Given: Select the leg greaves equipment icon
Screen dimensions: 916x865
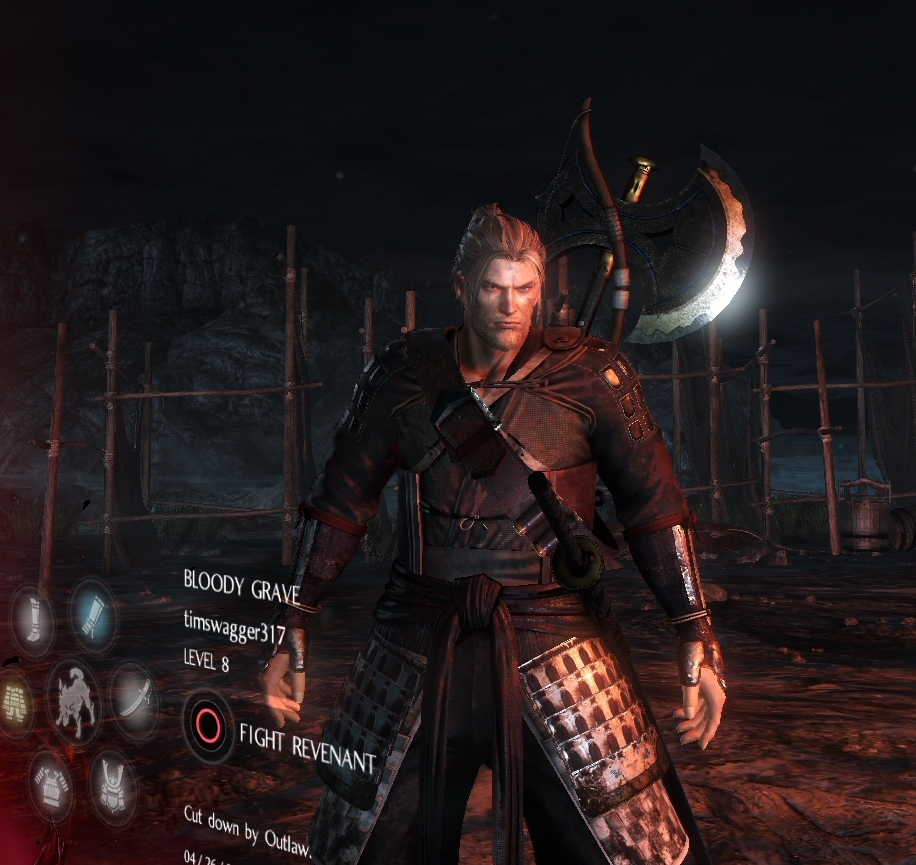Looking at the screenshot, I should (x=32, y=620).
